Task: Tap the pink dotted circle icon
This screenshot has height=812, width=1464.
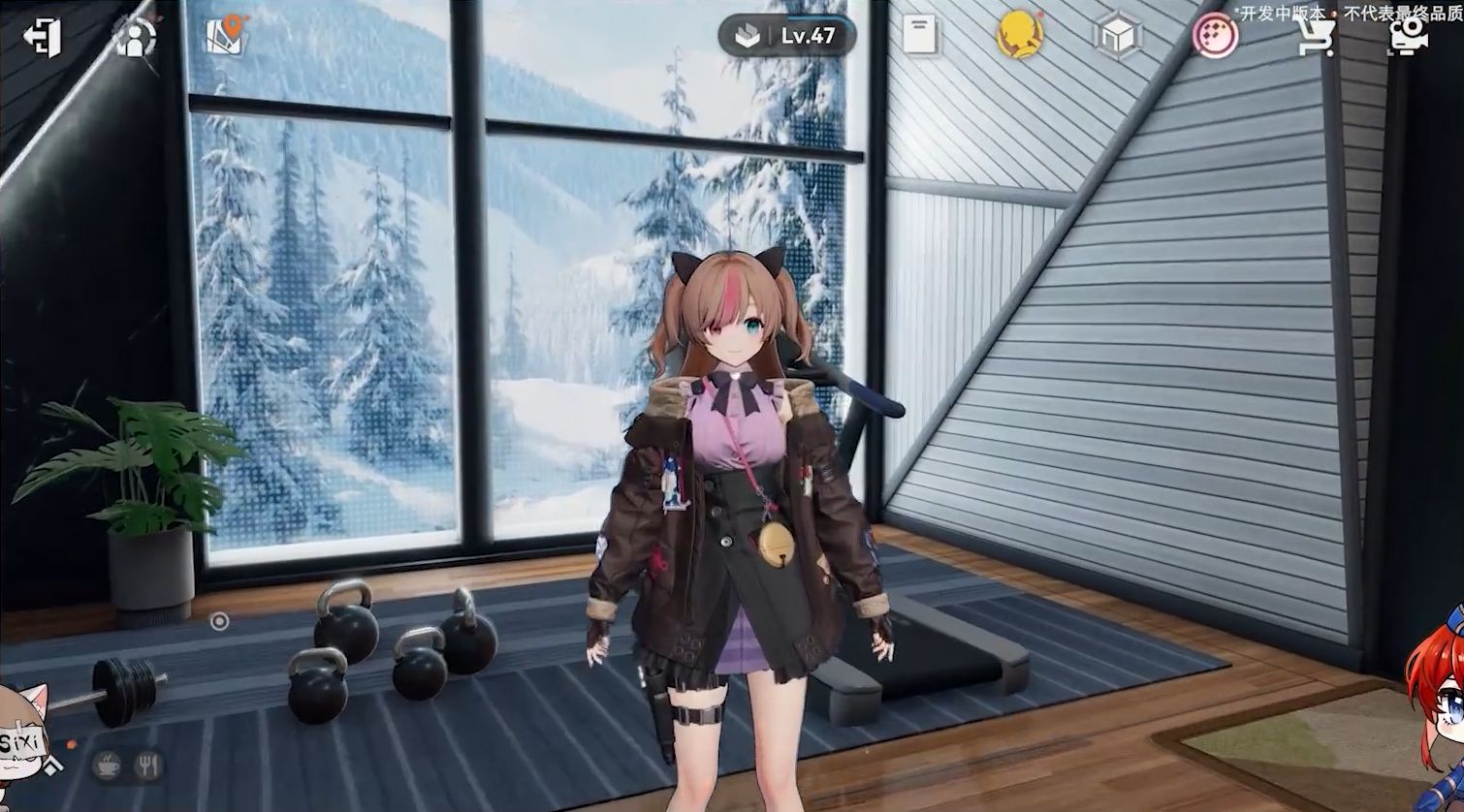Action: tap(1214, 38)
